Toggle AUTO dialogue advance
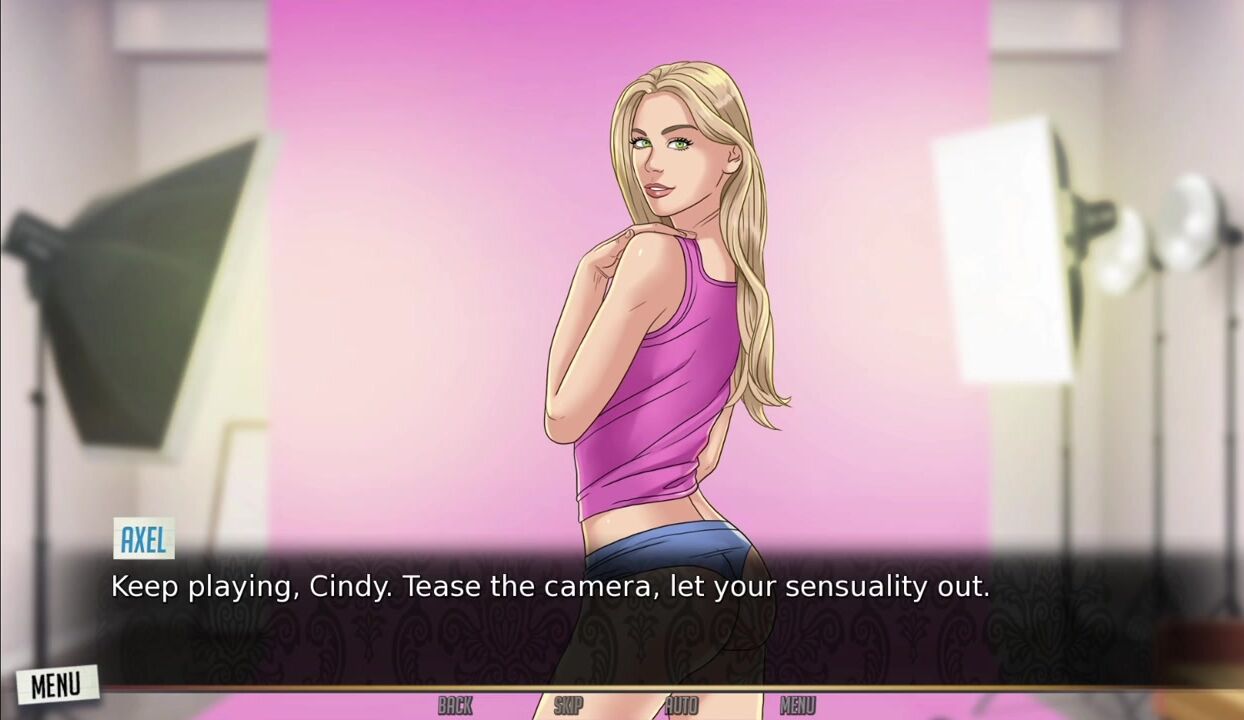This screenshot has height=720, width=1244. click(x=682, y=706)
